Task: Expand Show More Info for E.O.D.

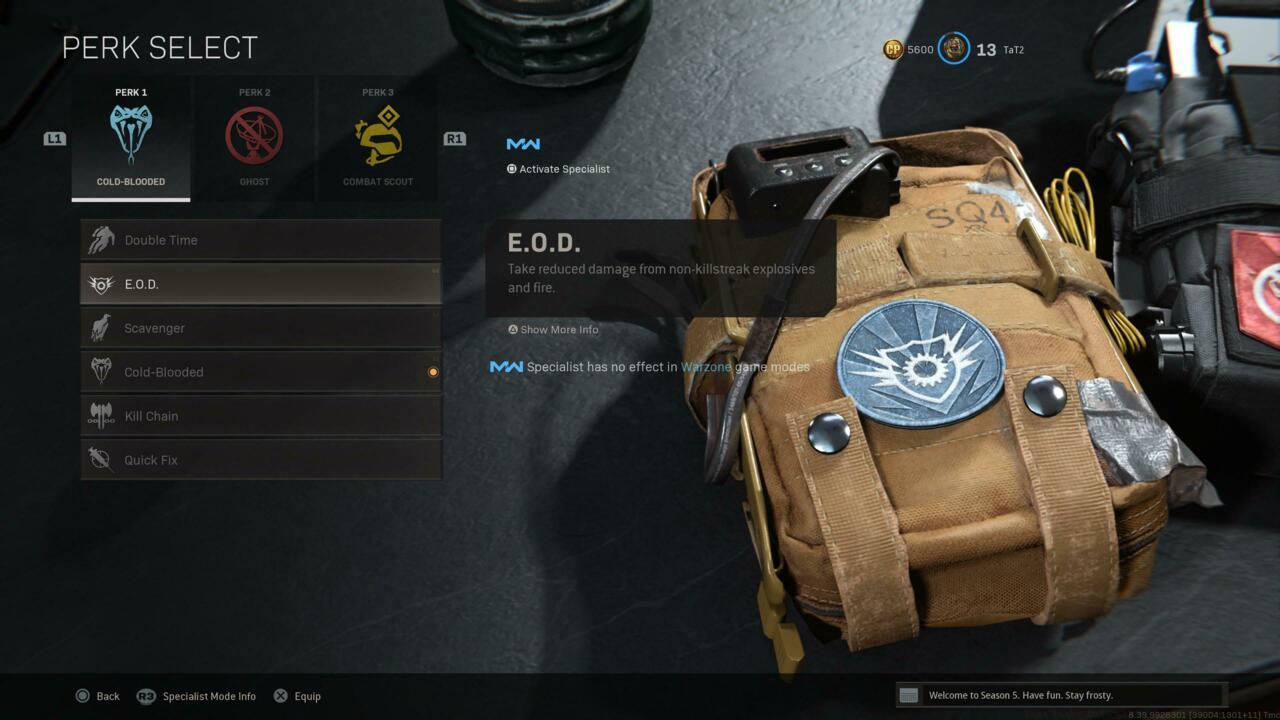Action: click(x=553, y=329)
